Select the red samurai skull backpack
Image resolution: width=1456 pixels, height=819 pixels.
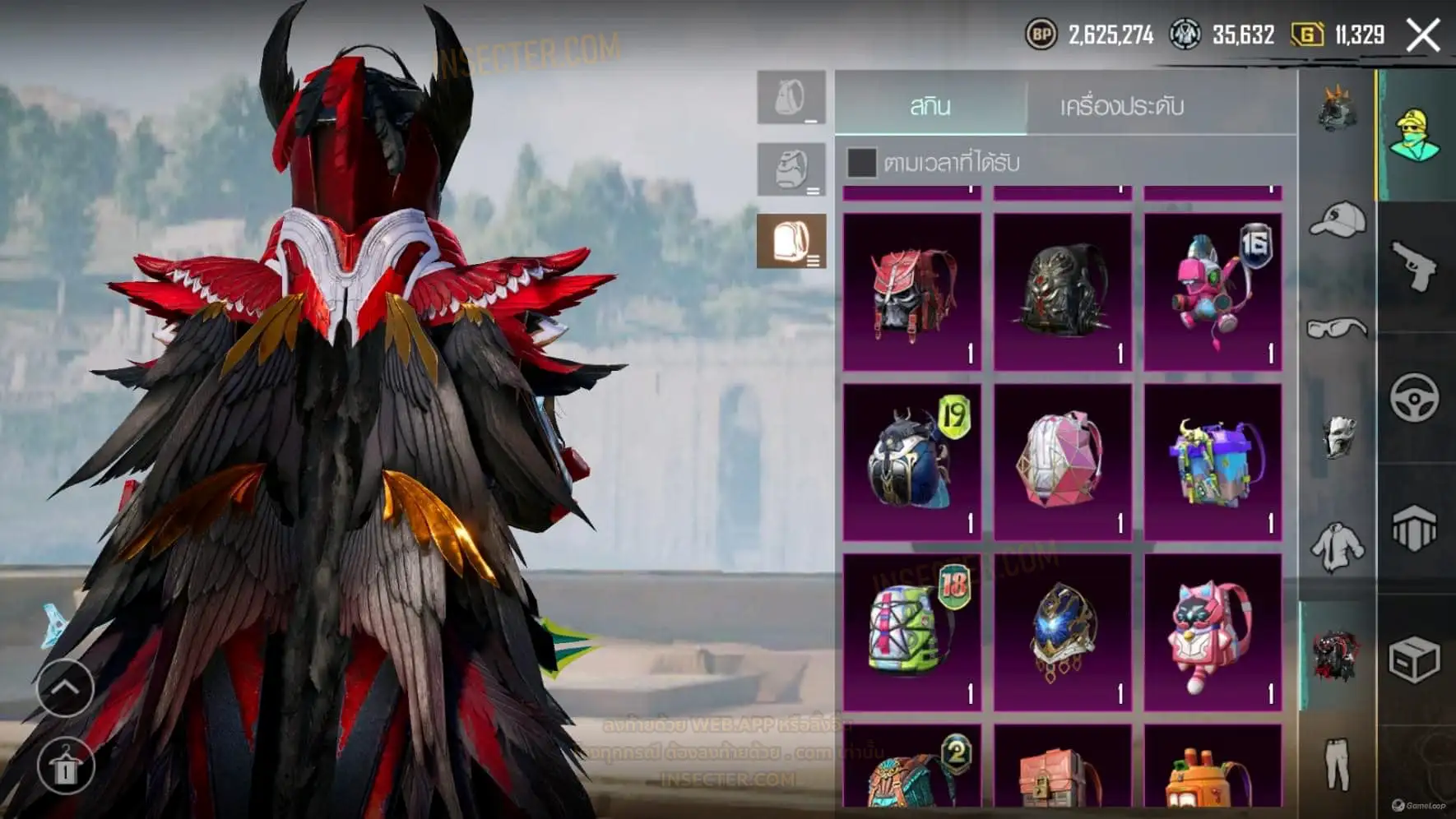tap(912, 292)
